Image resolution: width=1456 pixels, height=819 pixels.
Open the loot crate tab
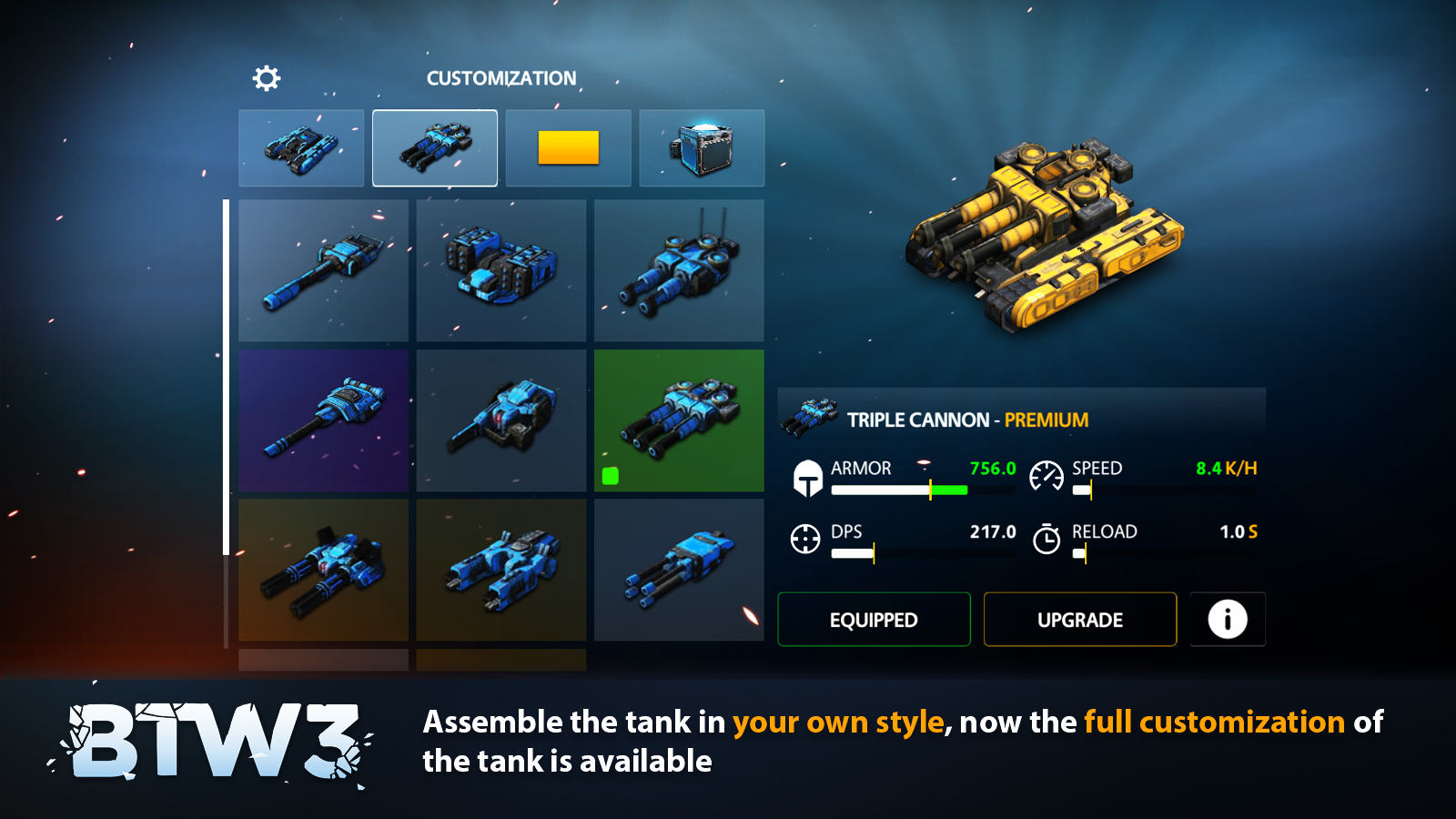pos(702,147)
